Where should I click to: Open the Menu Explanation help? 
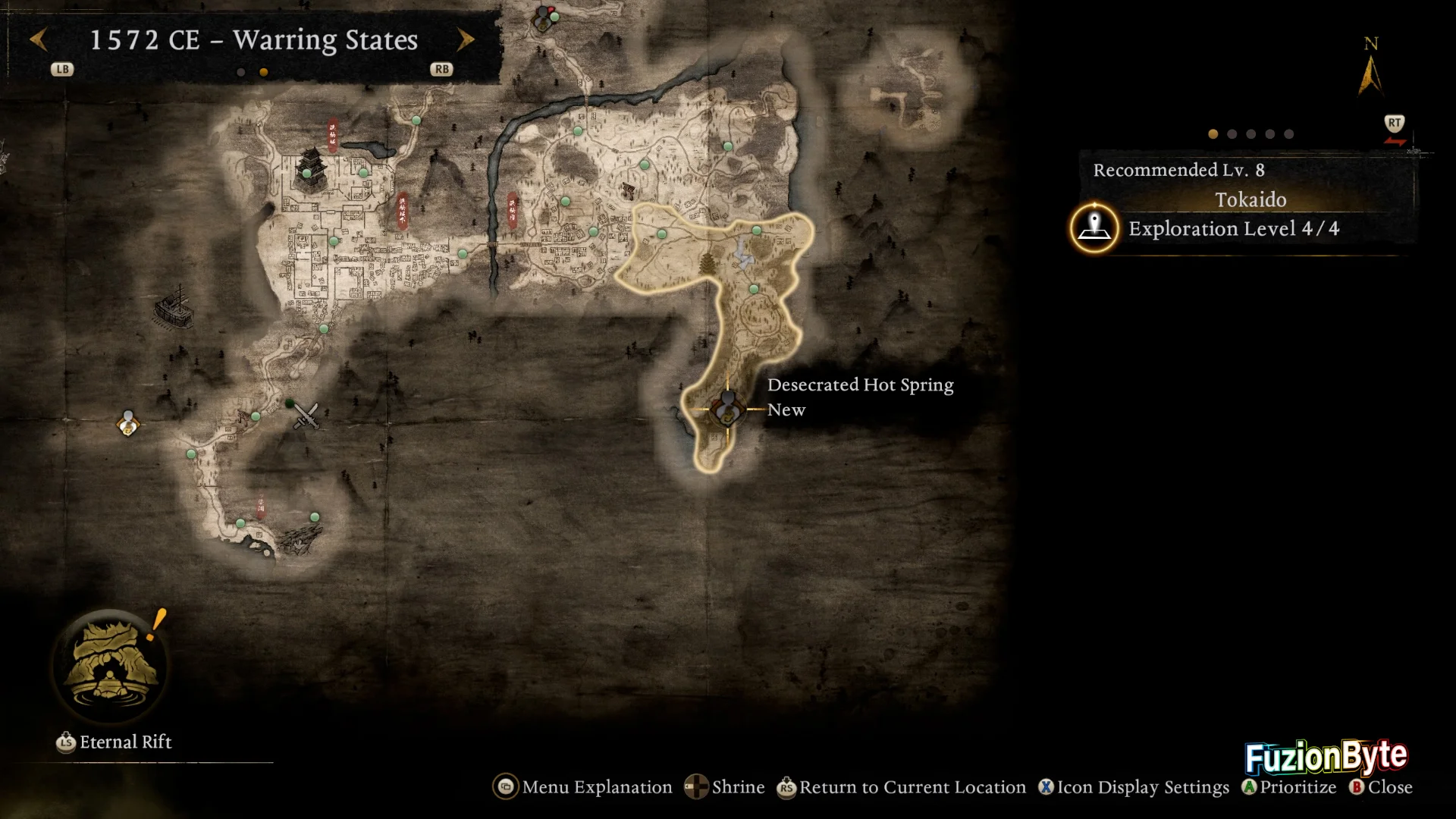pos(583,787)
